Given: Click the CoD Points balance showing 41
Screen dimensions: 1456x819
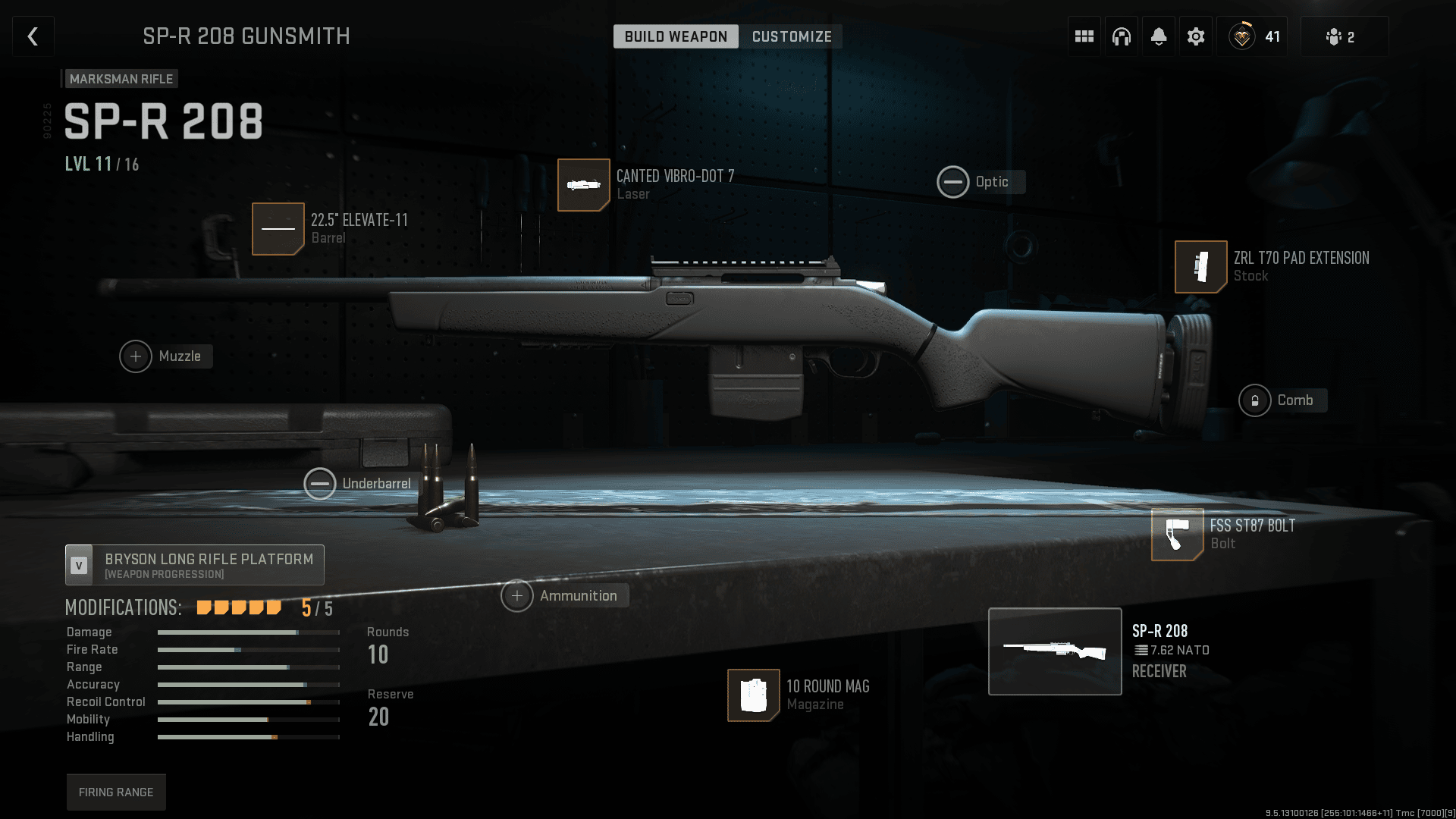Looking at the screenshot, I should [x=1253, y=36].
